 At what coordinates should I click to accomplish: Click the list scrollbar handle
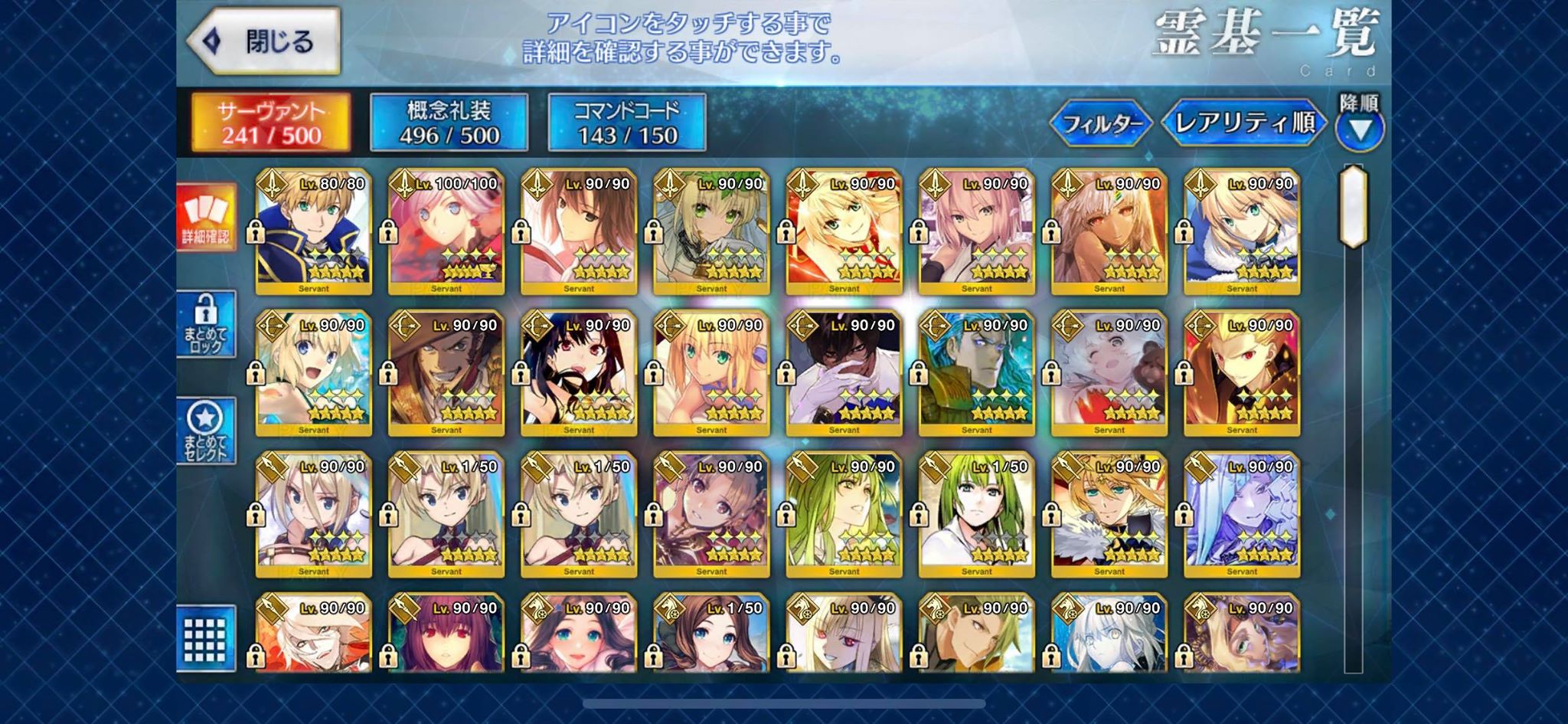click(x=1353, y=205)
